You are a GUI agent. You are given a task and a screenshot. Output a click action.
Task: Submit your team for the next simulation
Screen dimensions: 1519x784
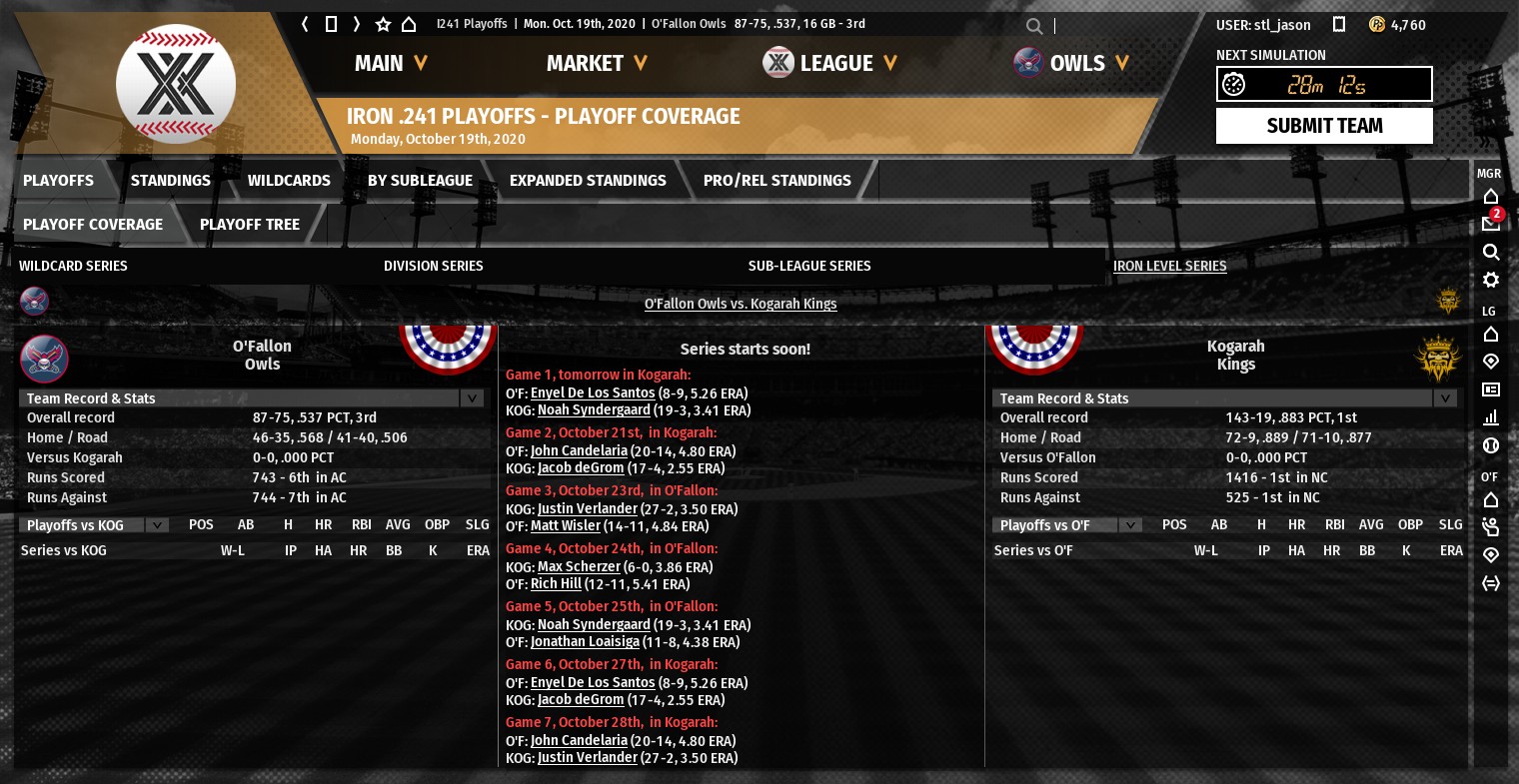pyautogui.click(x=1324, y=126)
